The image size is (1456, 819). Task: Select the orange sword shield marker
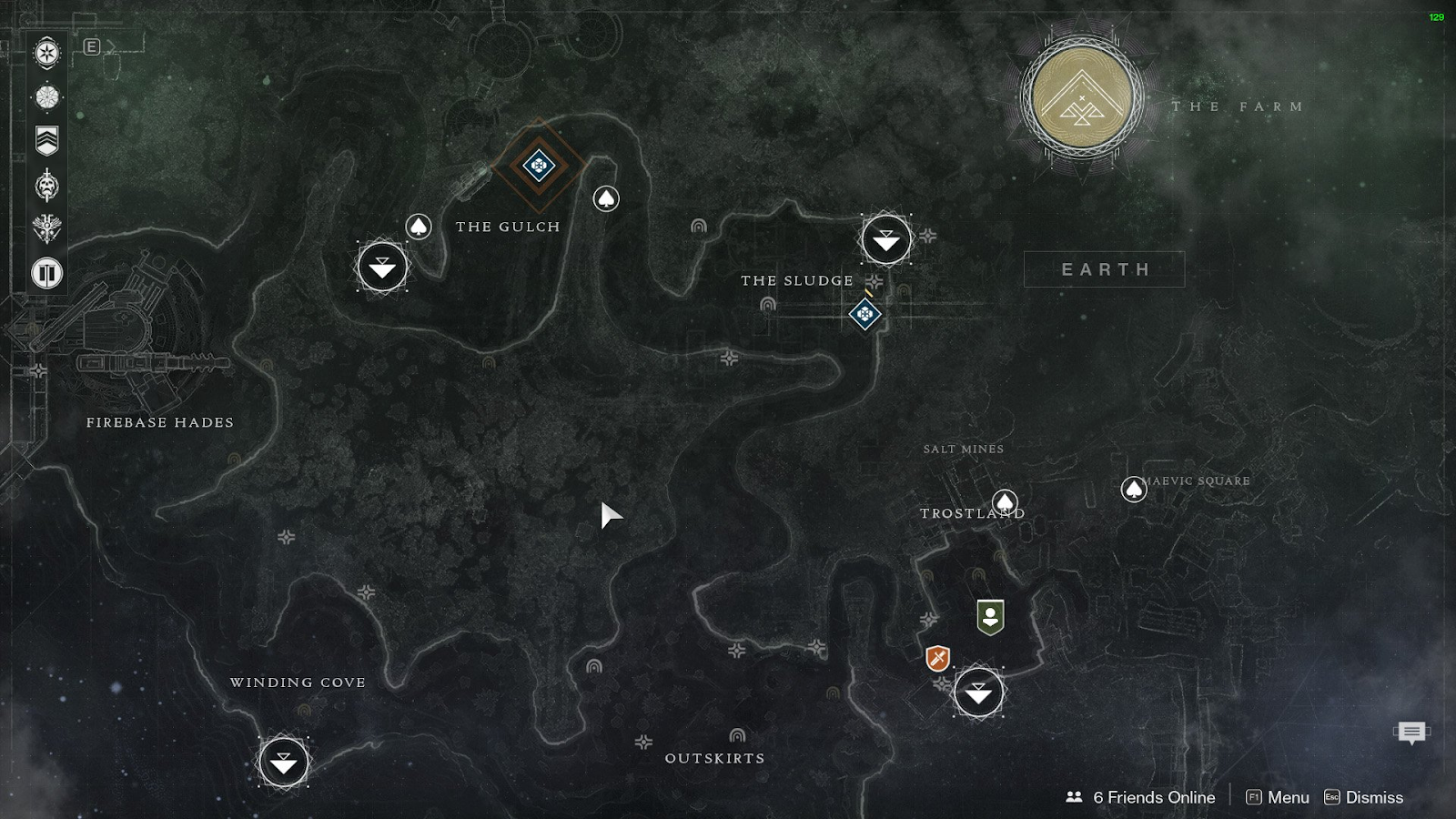pyautogui.click(x=937, y=658)
